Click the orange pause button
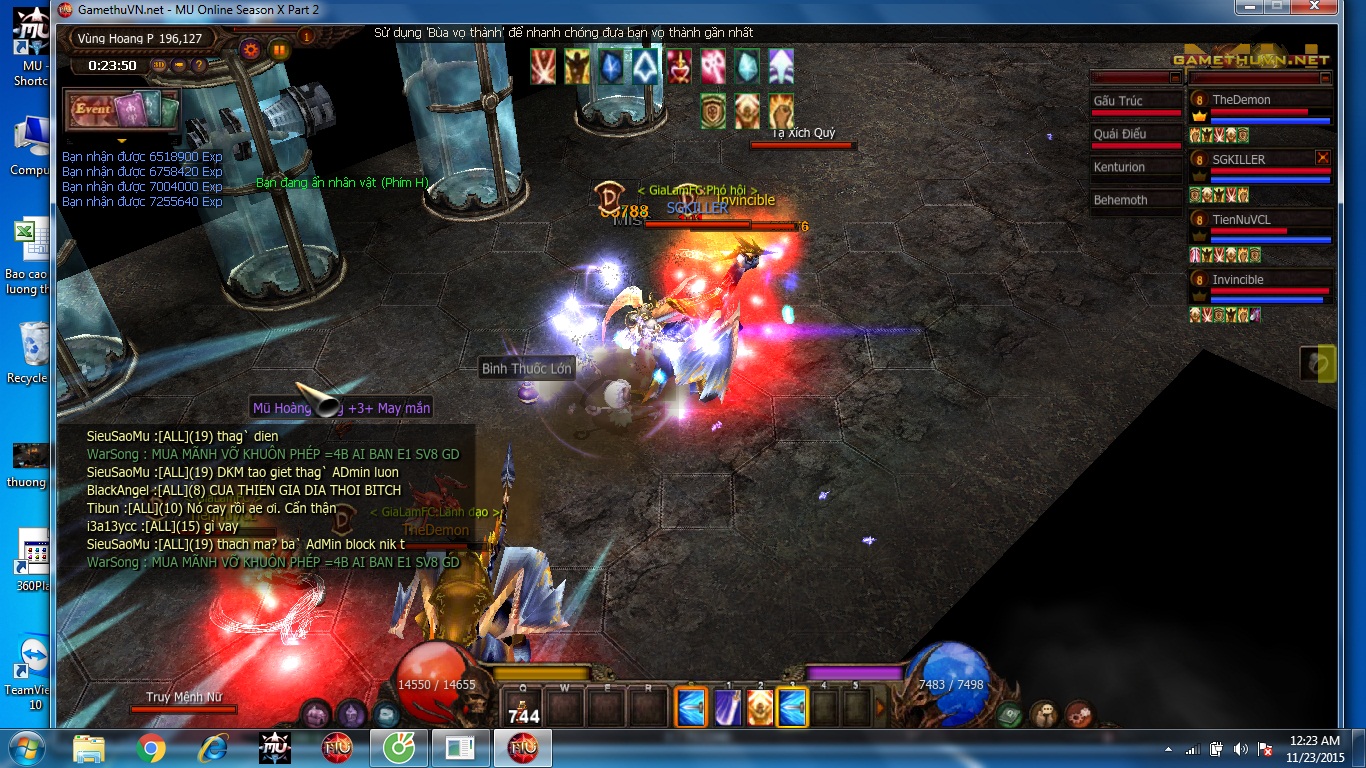Viewport: 1366px width, 768px height. click(x=279, y=48)
